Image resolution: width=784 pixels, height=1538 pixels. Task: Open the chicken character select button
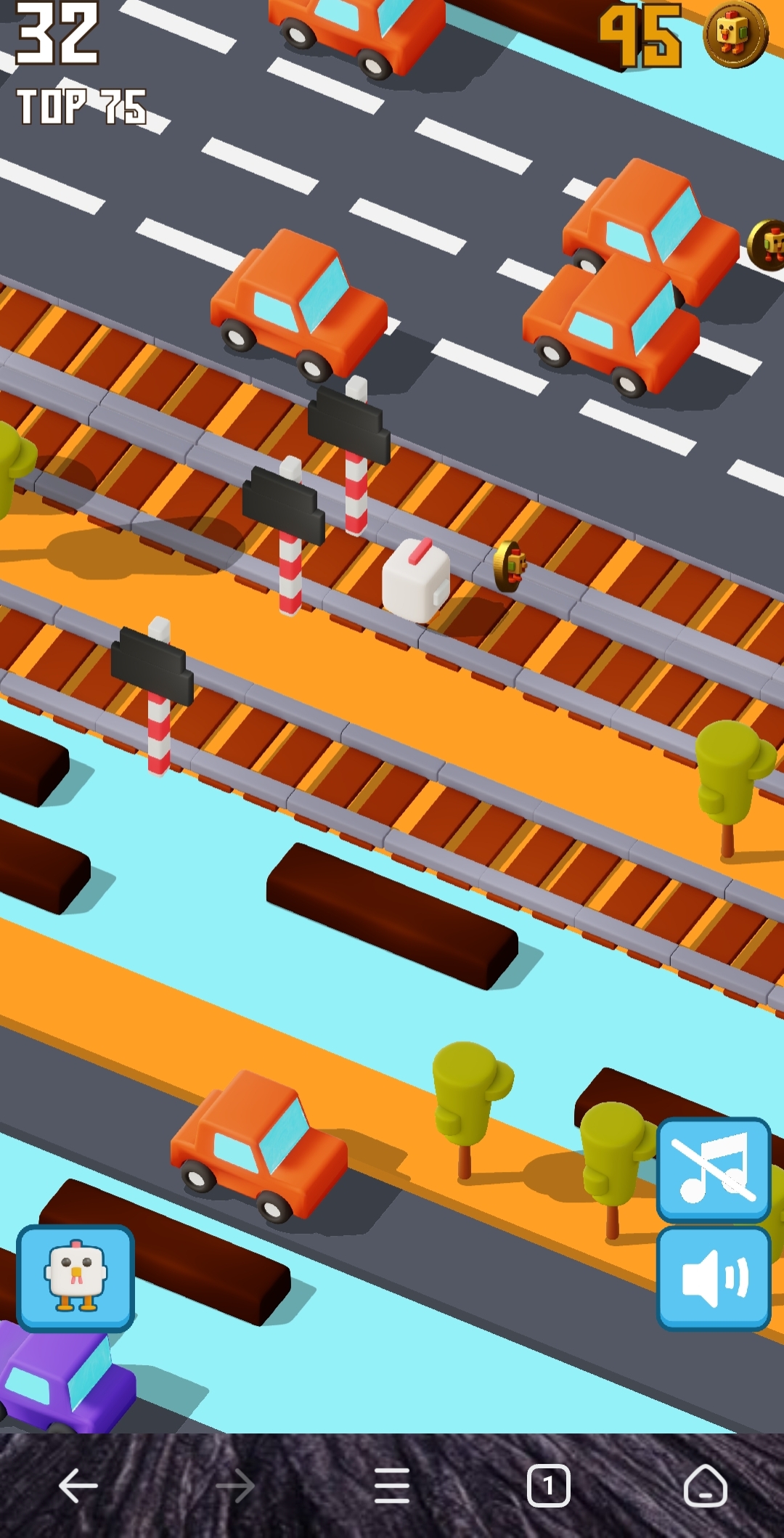(x=75, y=1278)
